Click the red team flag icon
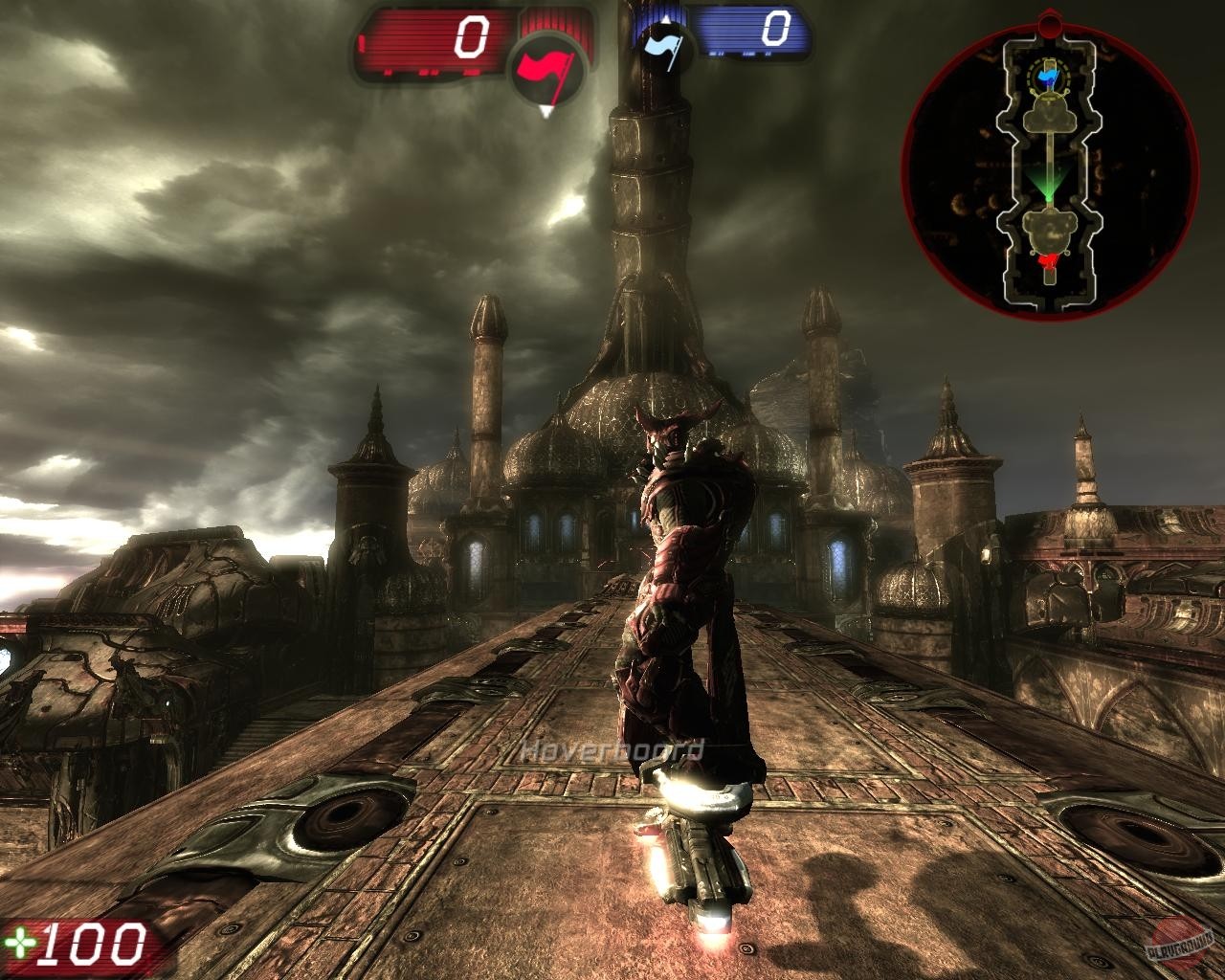 click(x=545, y=69)
